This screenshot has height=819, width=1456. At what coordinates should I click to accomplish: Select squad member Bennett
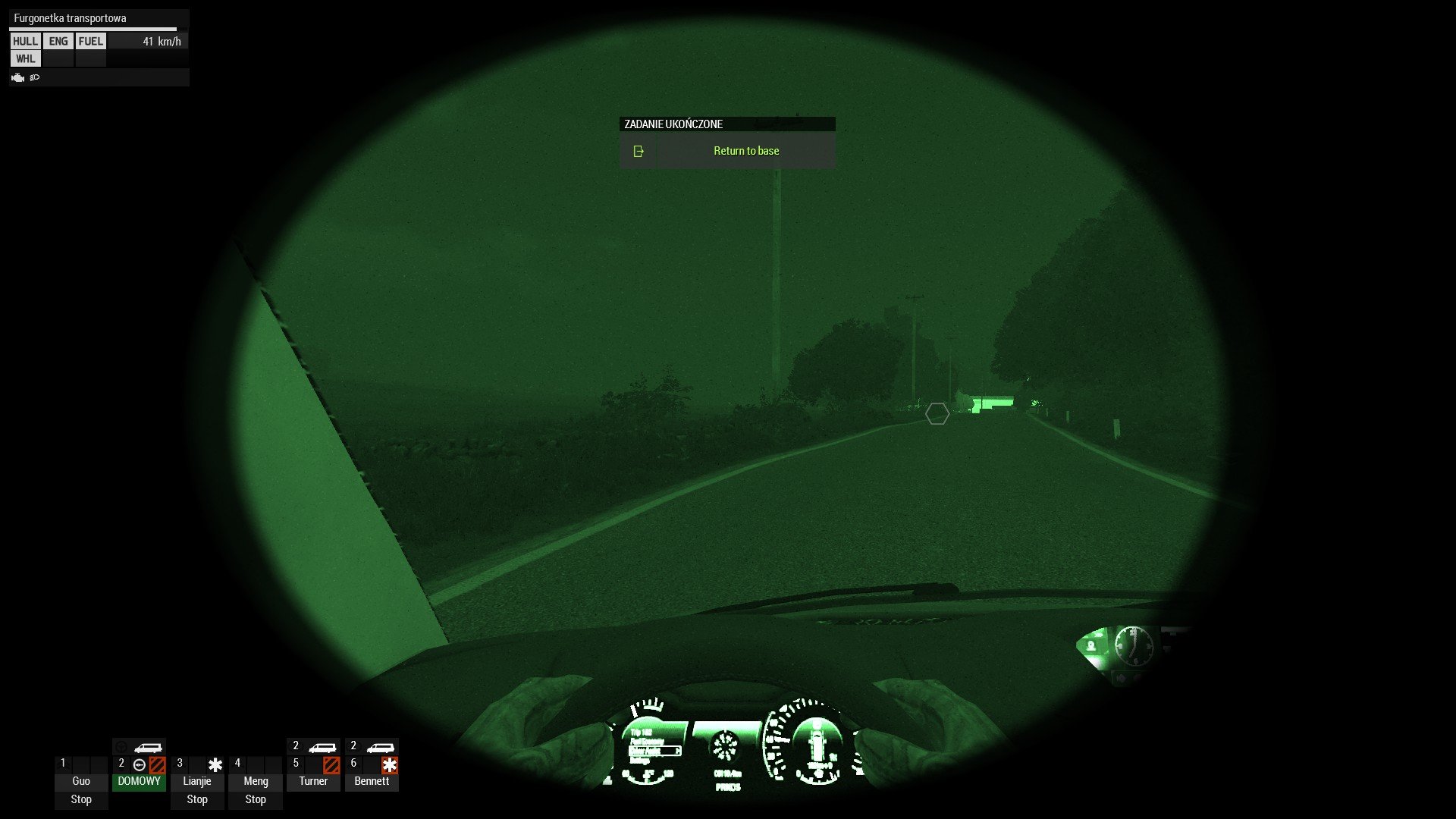[x=372, y=781]
